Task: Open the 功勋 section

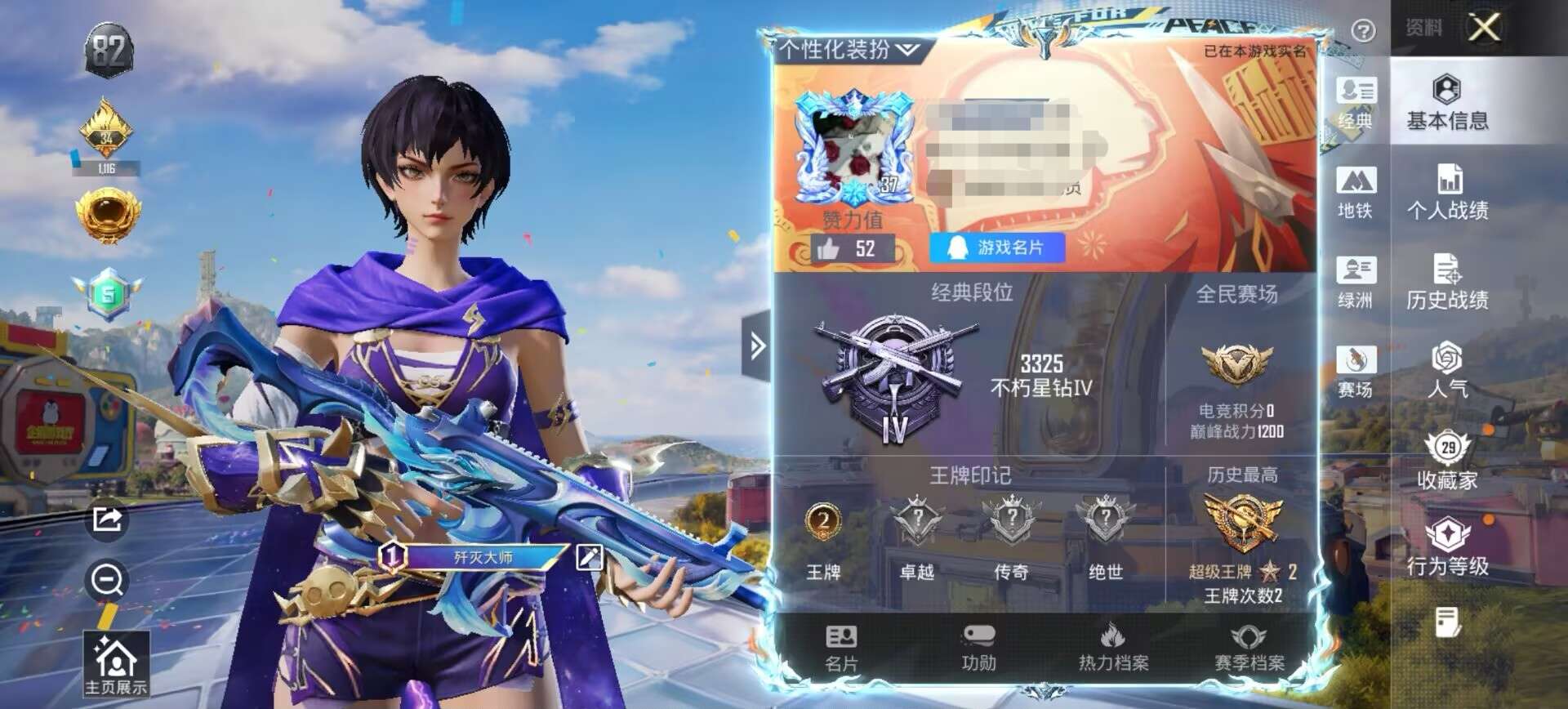Action: 978,649
